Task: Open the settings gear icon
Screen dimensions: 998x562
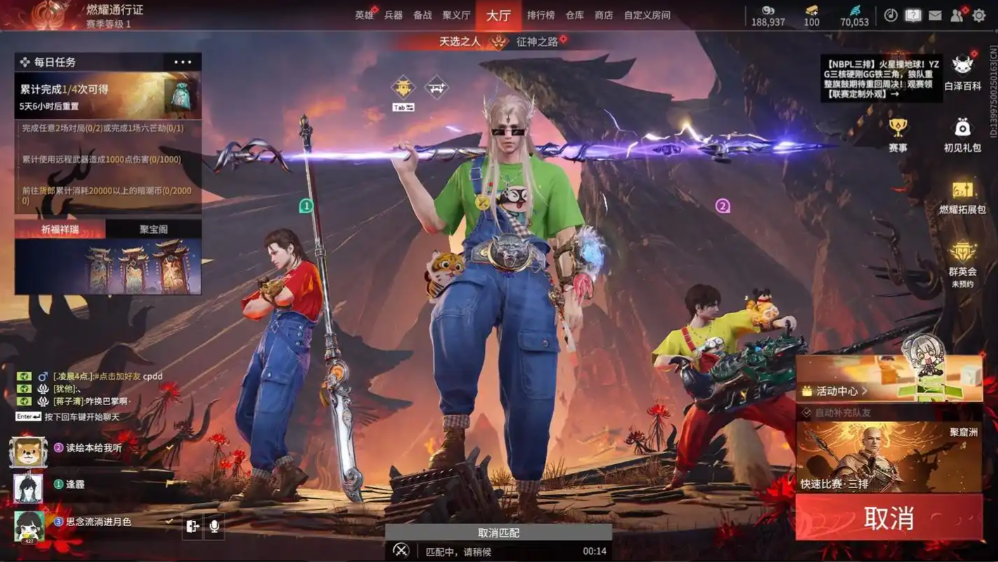Action: coord(980,15)
